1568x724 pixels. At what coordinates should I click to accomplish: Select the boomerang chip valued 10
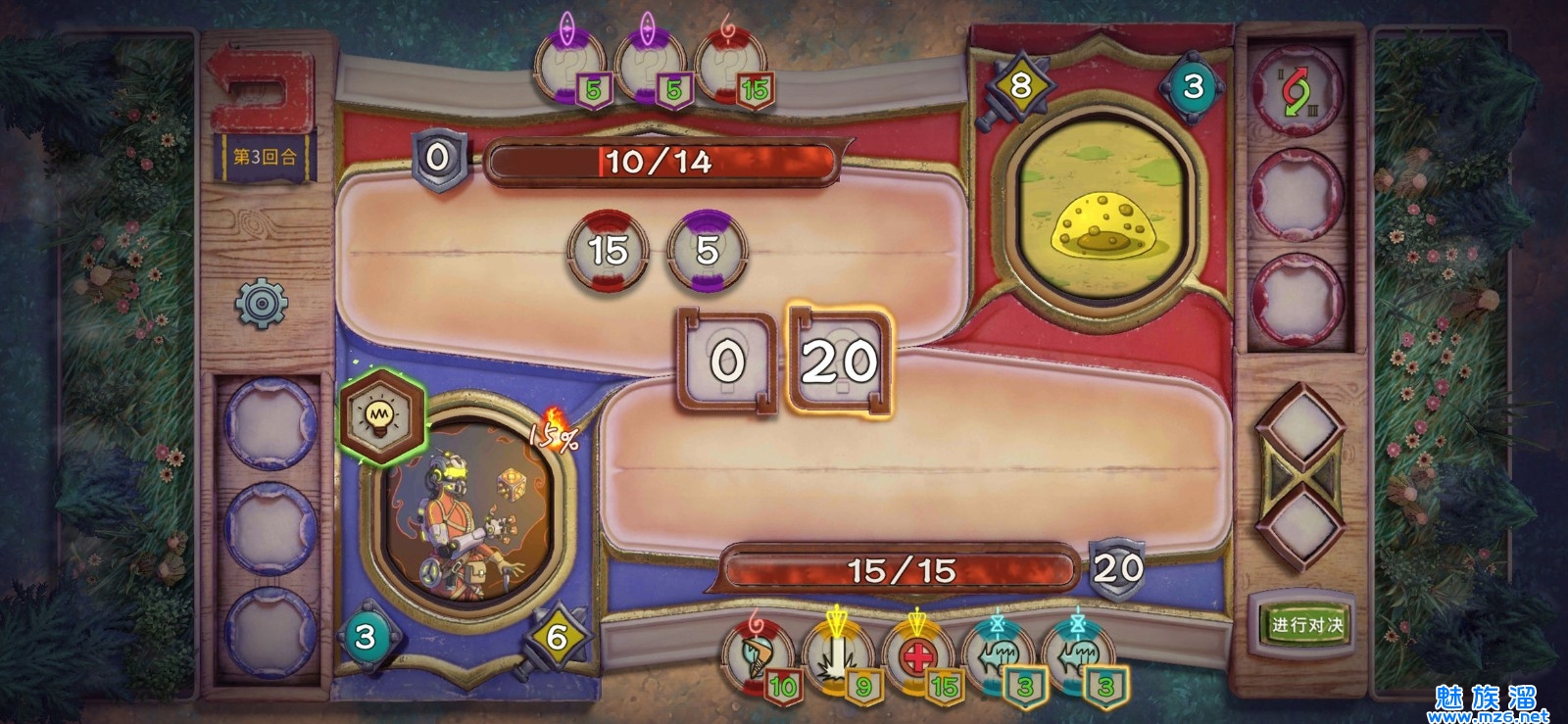[x=759, y=654]
